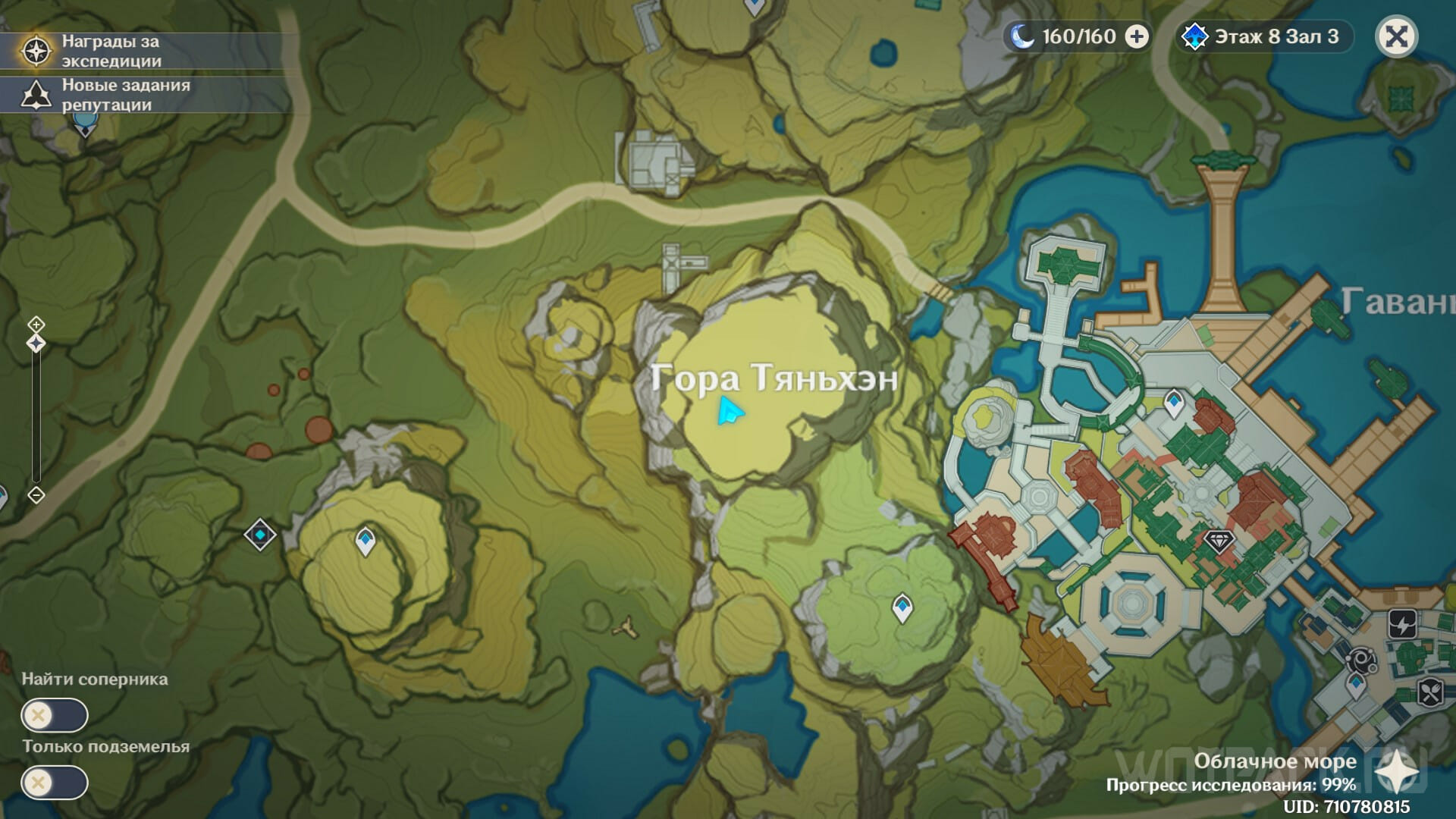Select the blacksmith marker in the harbor
1456x819 pixels.
click(x=1362, y=660)
